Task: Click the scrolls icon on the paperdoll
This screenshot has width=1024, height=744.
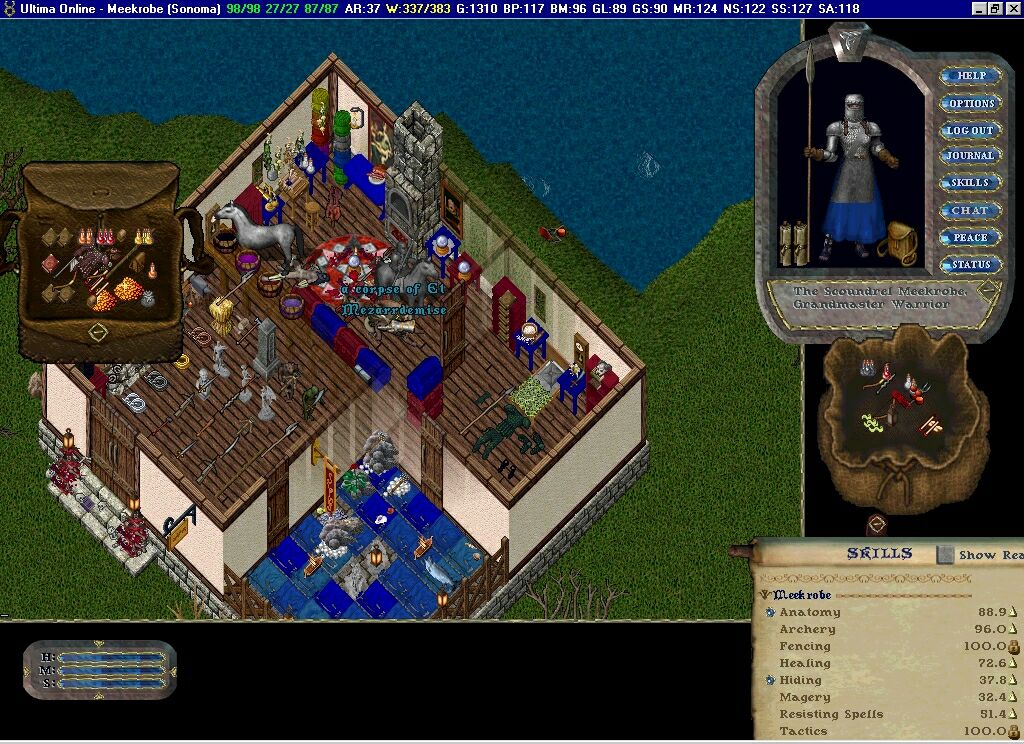Action: pyautogui.click(x=793, y=242)
